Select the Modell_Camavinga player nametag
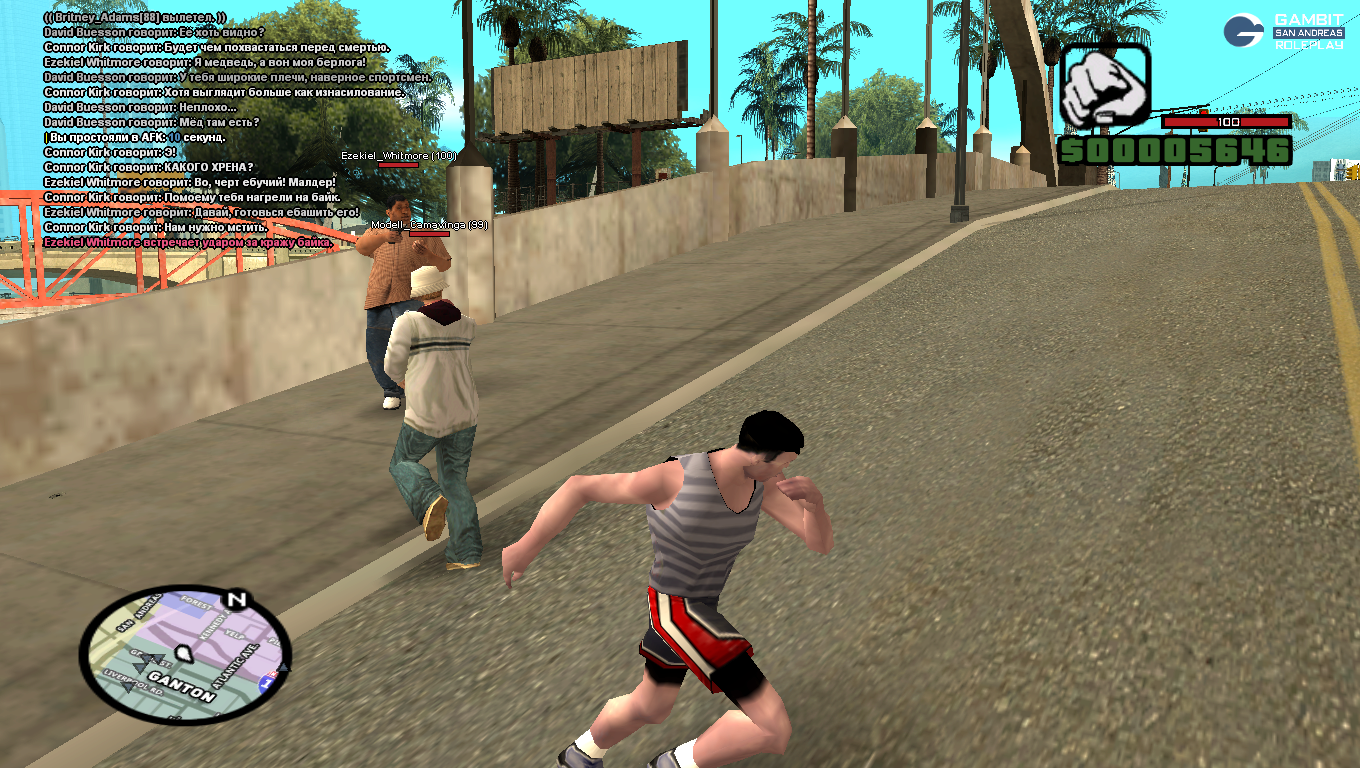 (429, 226)
